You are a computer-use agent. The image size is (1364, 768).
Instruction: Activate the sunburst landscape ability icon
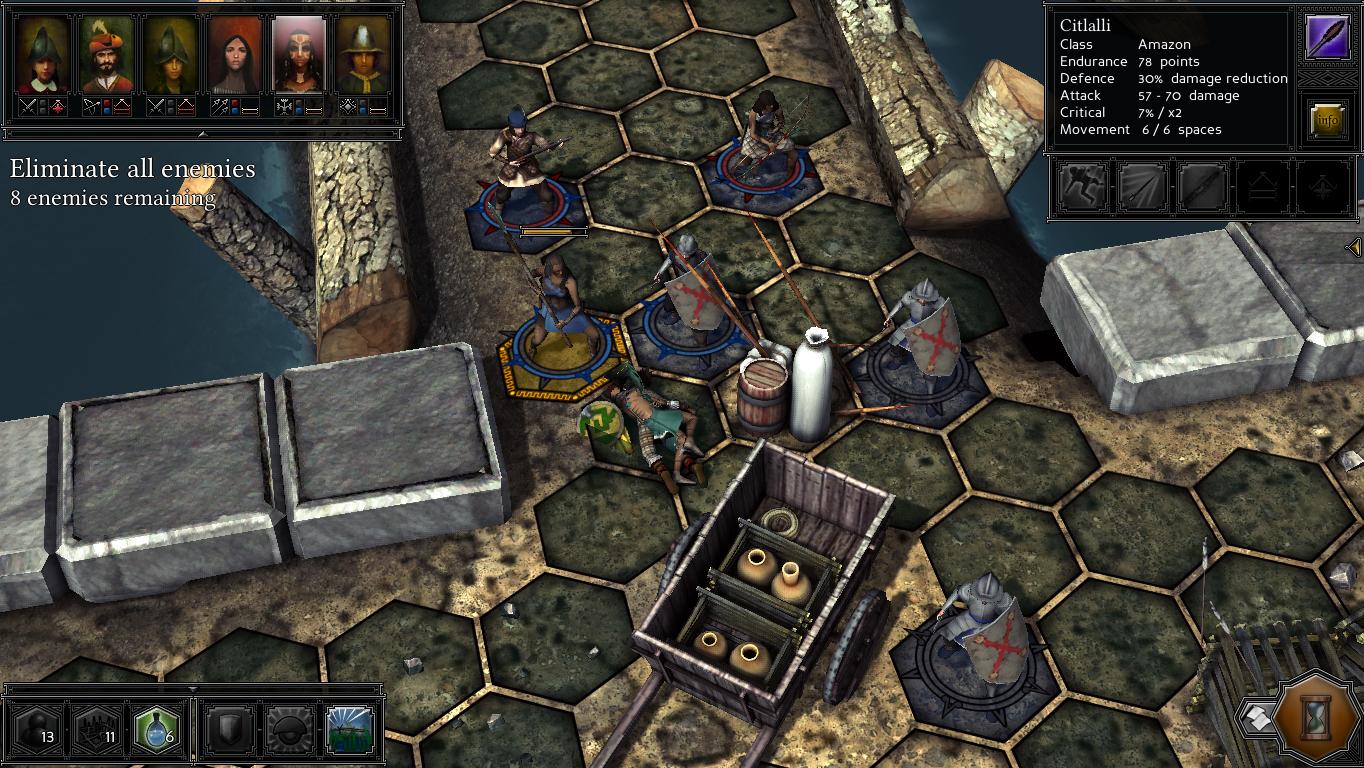[x=349, y=730]
